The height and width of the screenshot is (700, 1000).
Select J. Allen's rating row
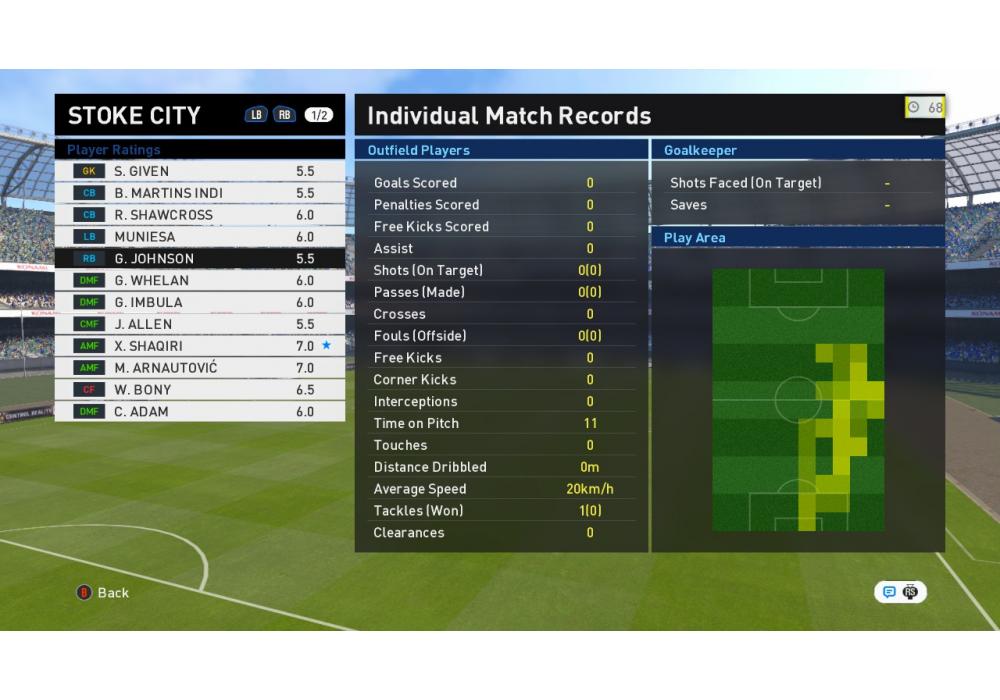(199, 324)
